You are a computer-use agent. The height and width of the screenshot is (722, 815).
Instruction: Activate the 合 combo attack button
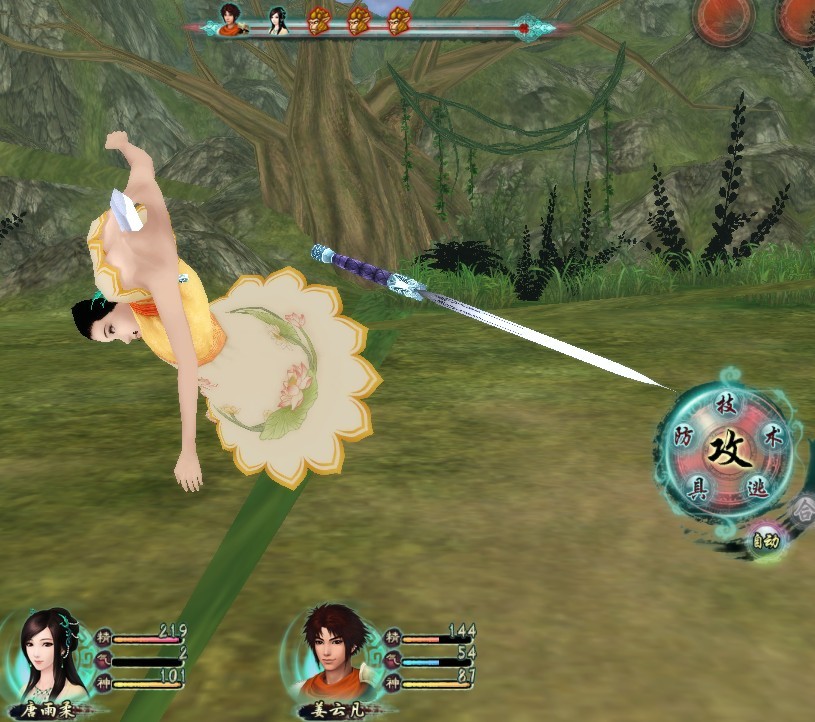[x=804, y=508]
